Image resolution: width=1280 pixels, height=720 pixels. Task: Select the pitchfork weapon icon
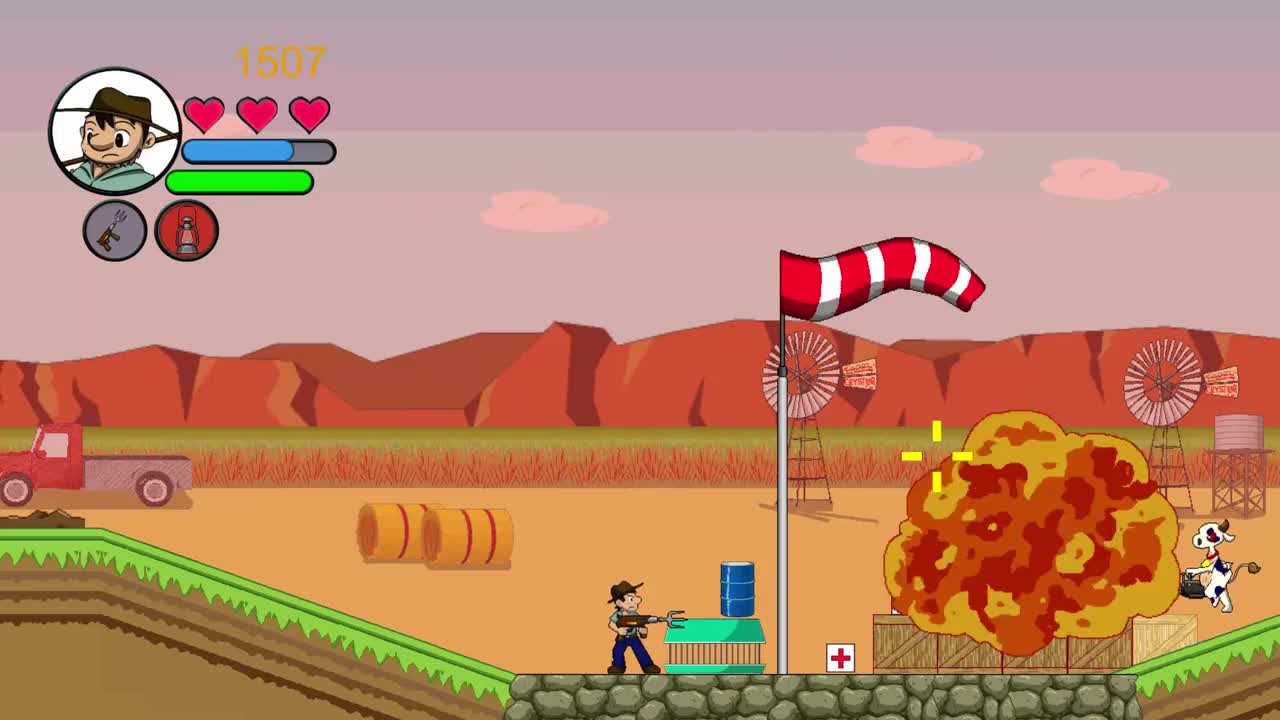tap(114, 230)
